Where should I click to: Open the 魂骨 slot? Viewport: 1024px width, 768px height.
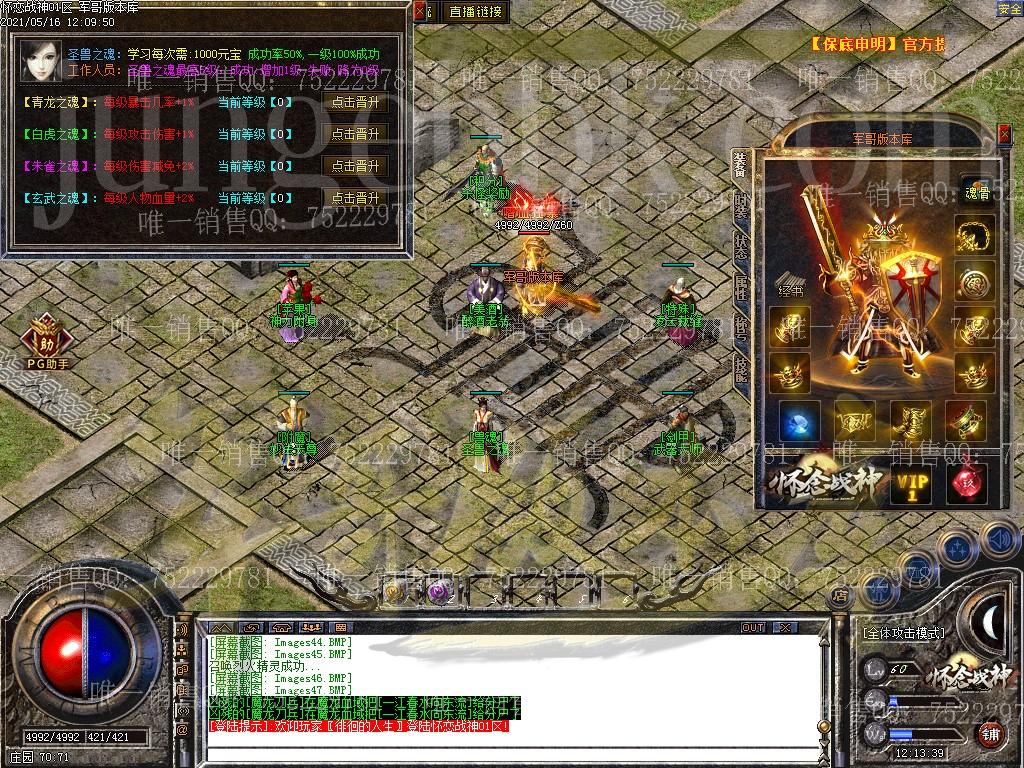coord(975,194)
